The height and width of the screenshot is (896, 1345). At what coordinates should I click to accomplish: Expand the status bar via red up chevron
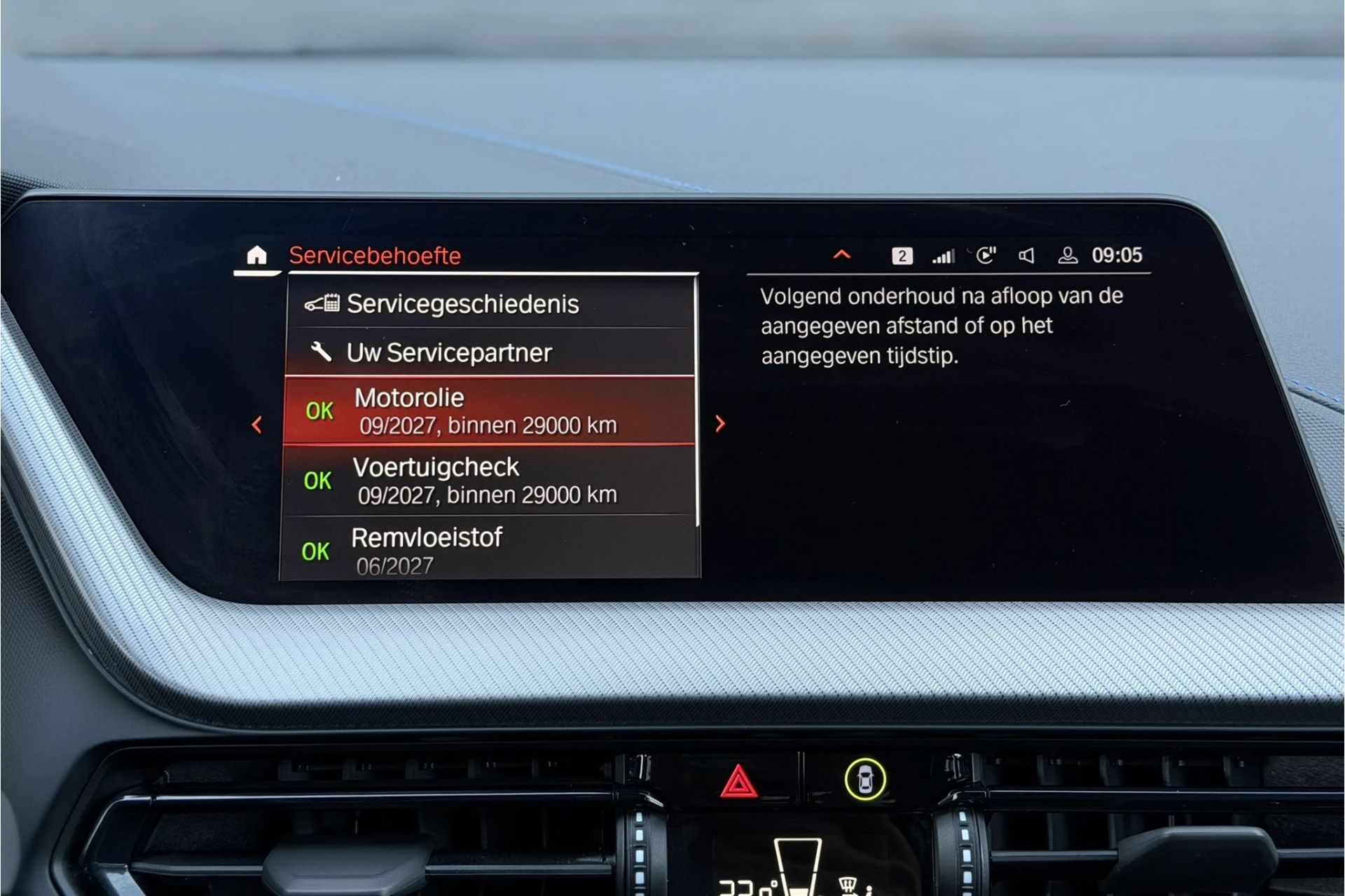[841, 254]
